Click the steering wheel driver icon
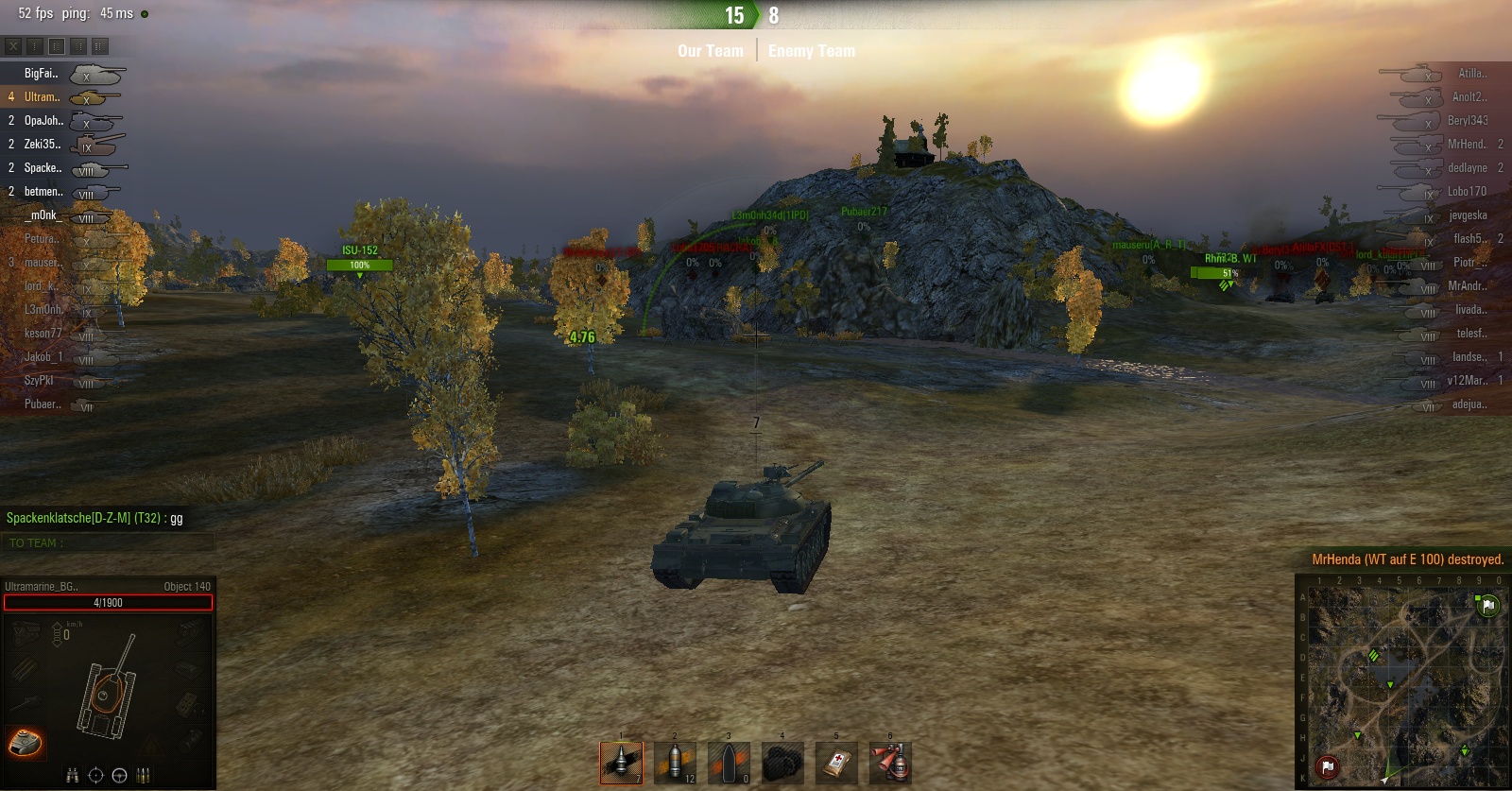 tap(119, 776)
